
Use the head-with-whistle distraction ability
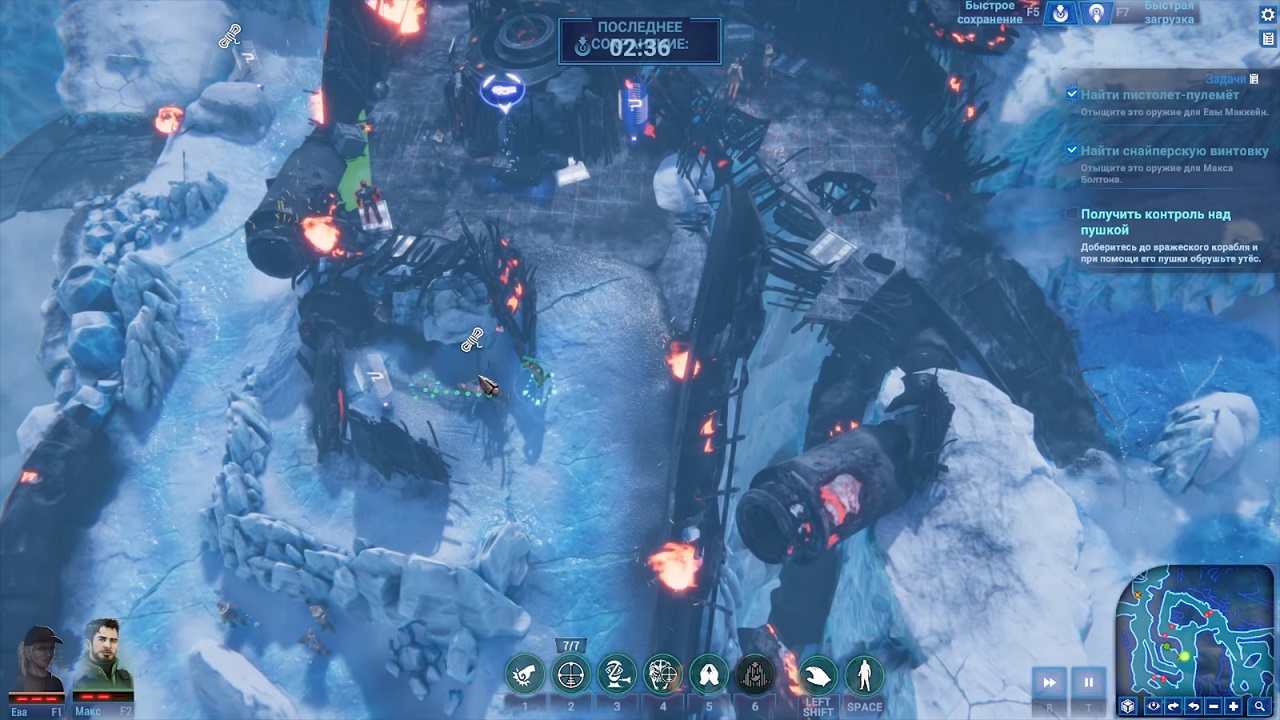tap(617, 676)
